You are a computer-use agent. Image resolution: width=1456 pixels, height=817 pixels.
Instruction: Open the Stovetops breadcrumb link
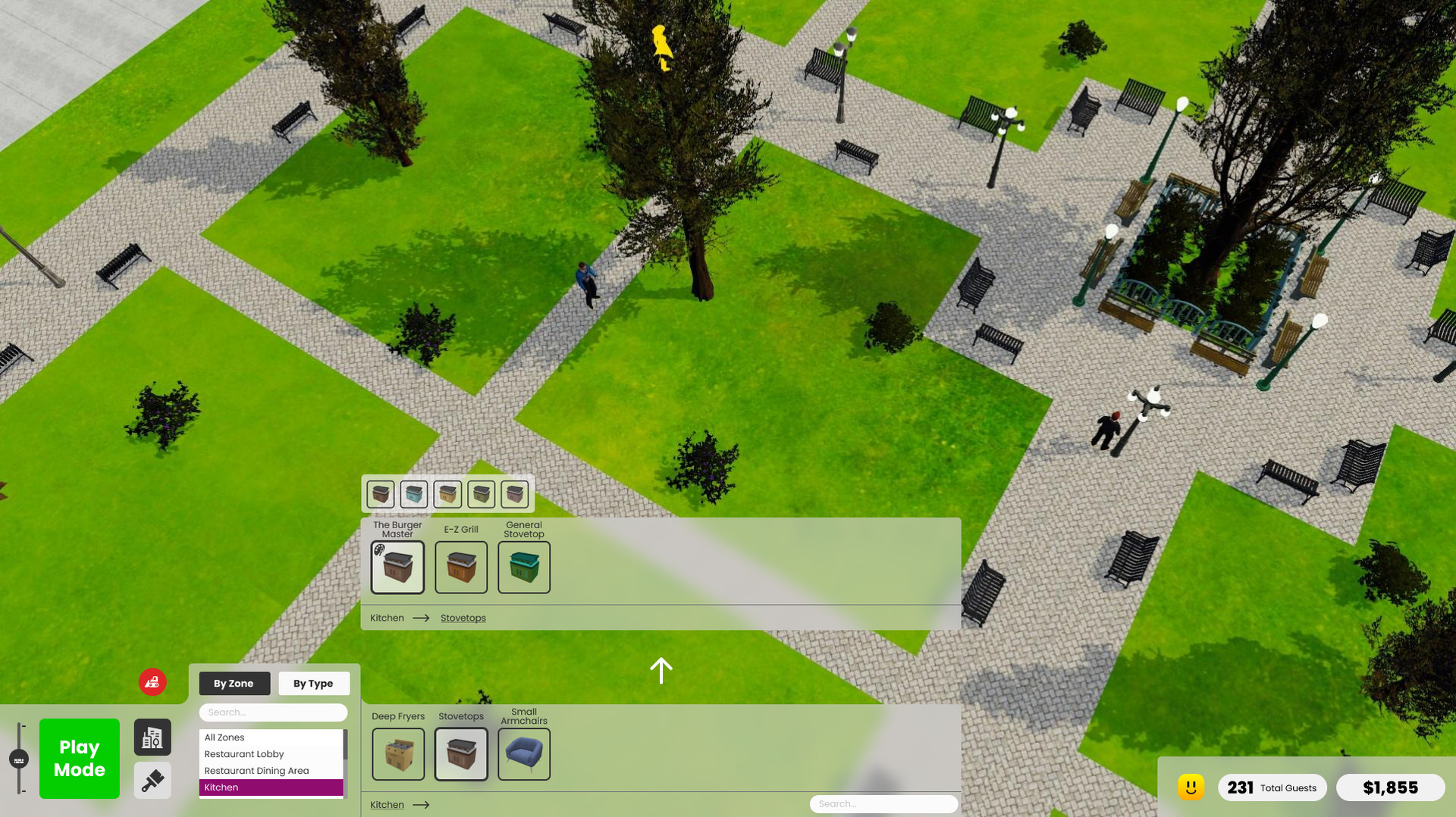(x=463, y=618)
